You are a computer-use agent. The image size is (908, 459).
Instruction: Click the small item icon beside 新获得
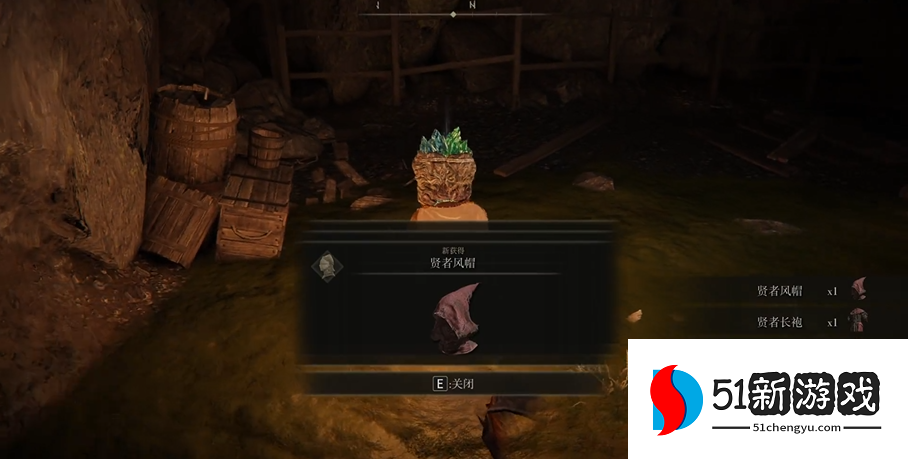(326, 266)
